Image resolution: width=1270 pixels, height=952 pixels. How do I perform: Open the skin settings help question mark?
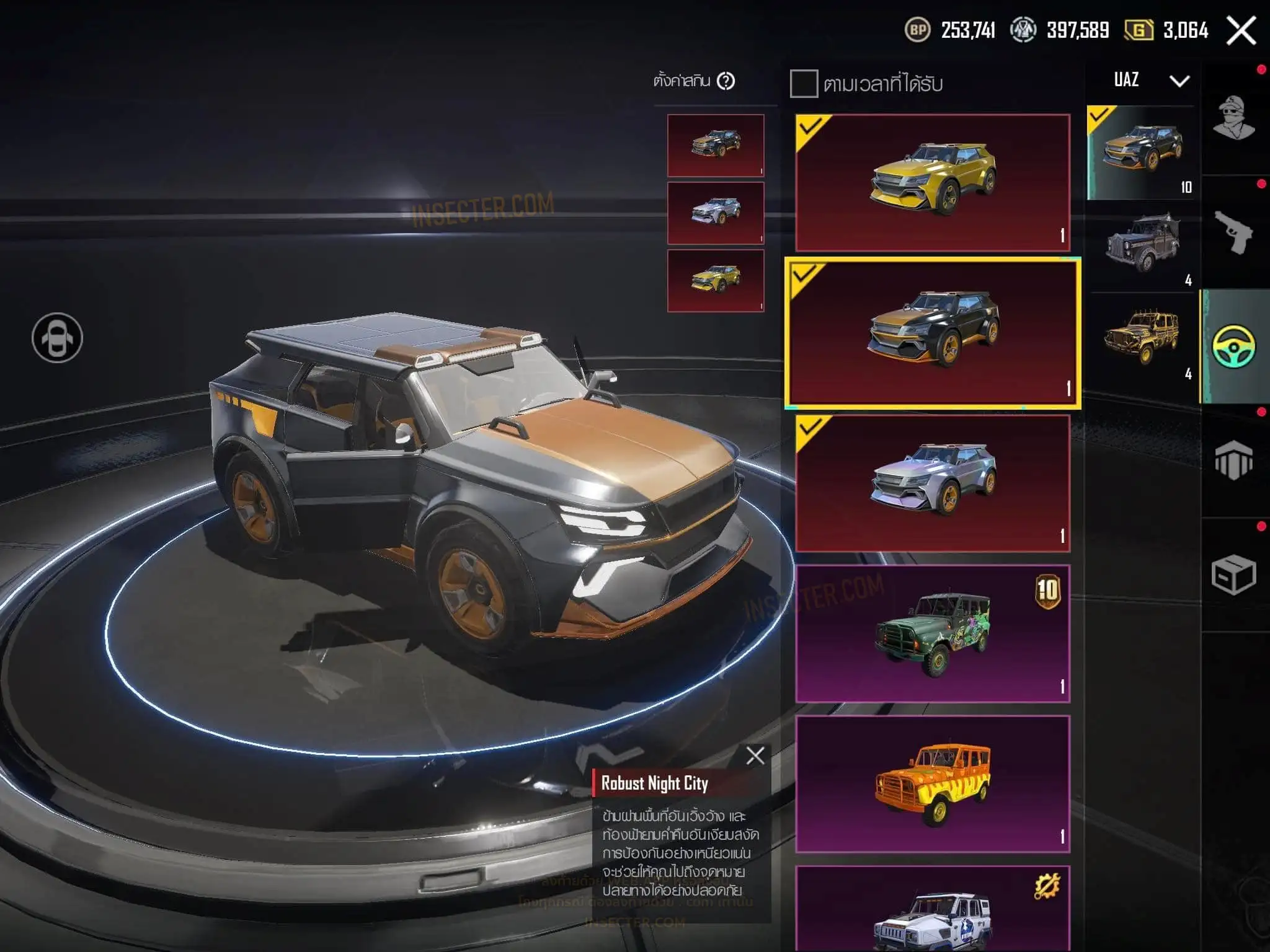[726, 81]
